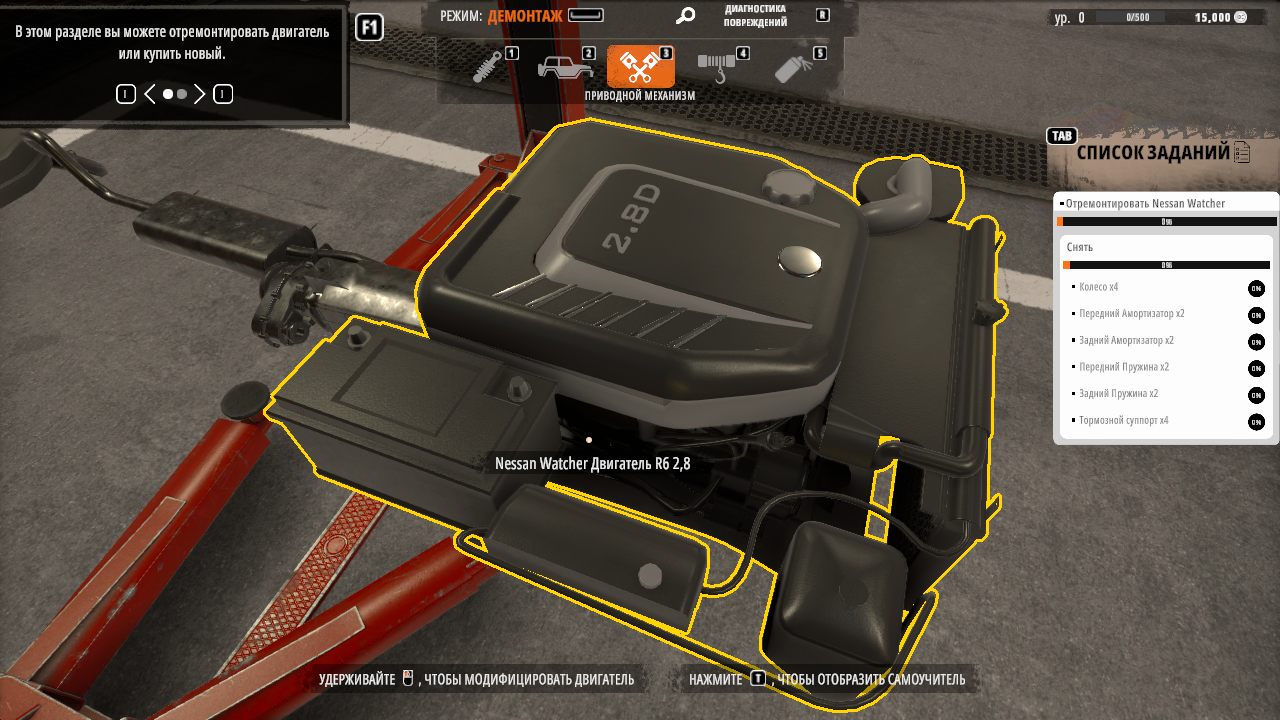Open the winch and hook category
Viewport: 1280px width, 720px height.
[715, 67]
